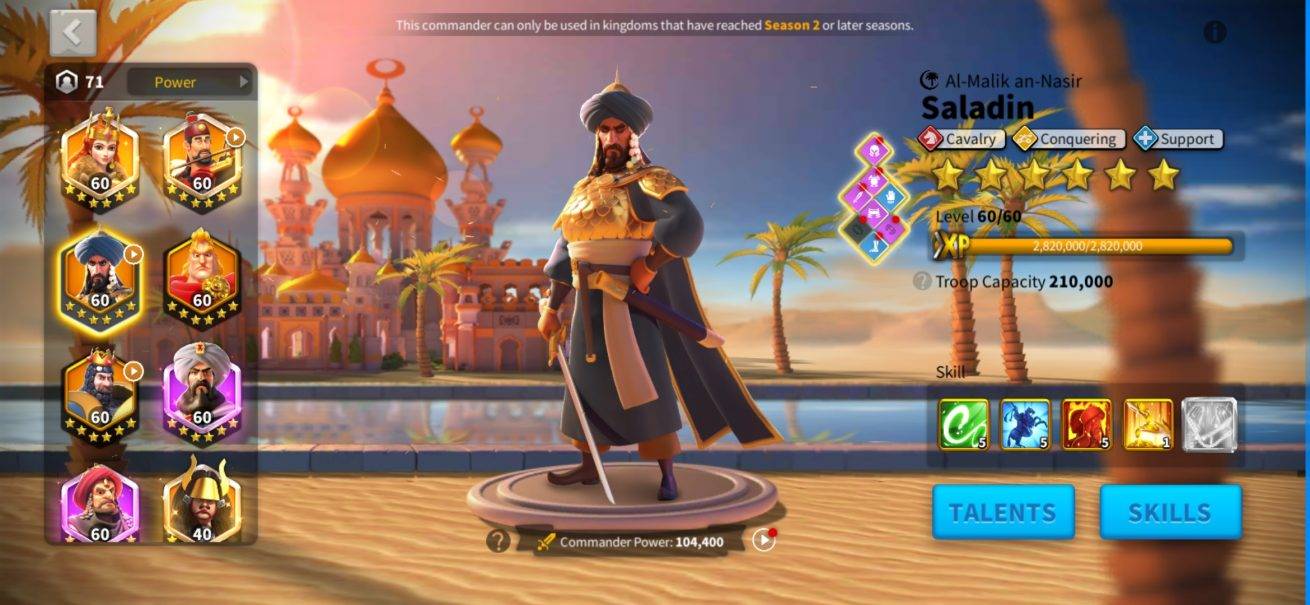Choose the blond commander in red armor

[x=201, y=277]
